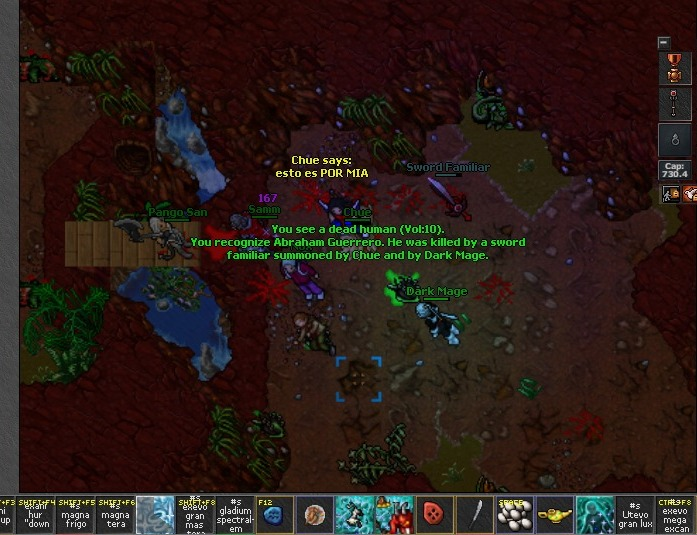This screenshot has width=697, height=535.
Task: Cast the magna frigo spell hotkey
Action: click(75, 514)
